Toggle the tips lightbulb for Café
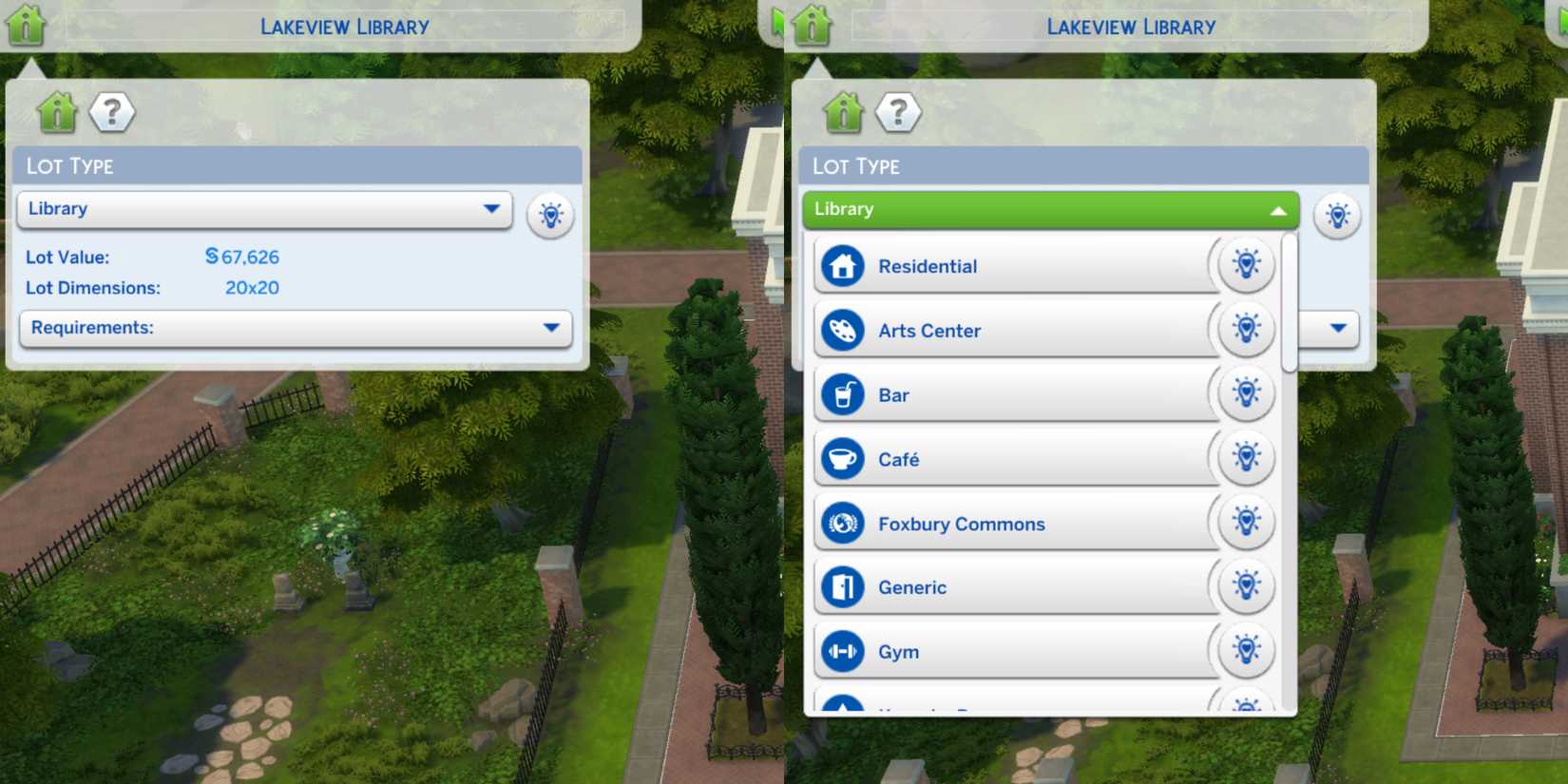1568x784 pixels. [1246, 458]
